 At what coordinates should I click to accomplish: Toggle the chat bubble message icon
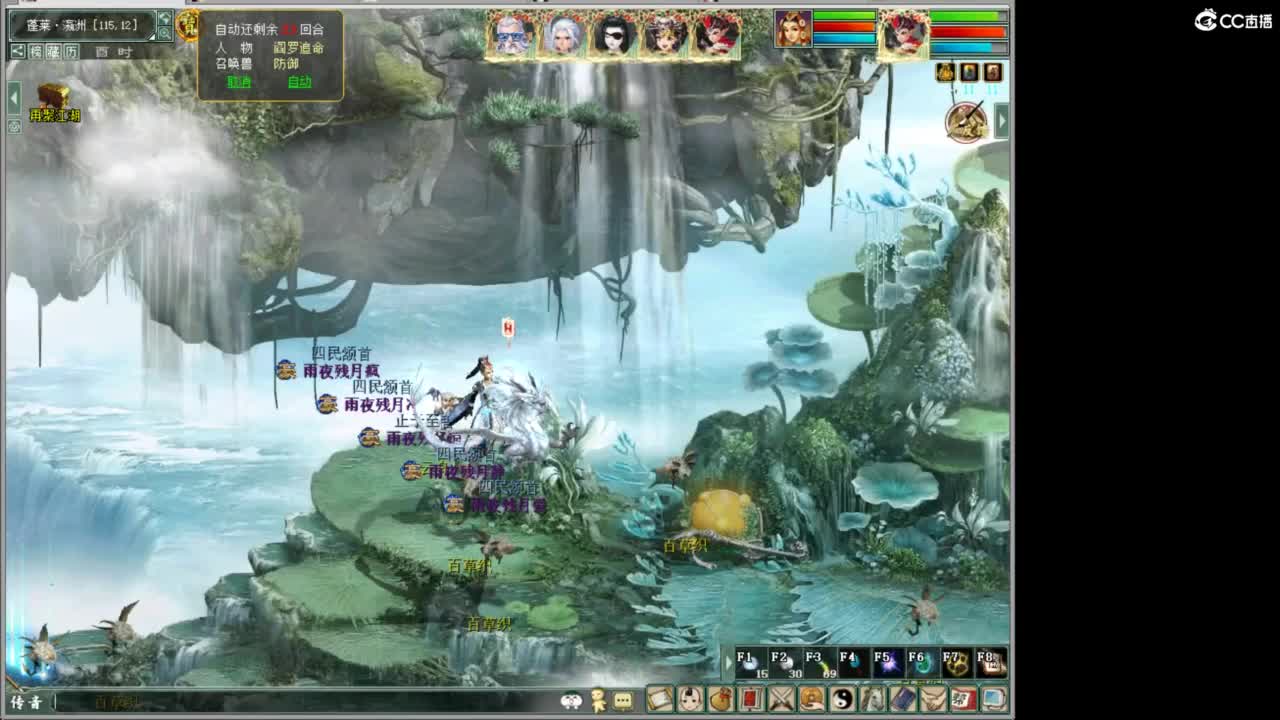(621, 704)
